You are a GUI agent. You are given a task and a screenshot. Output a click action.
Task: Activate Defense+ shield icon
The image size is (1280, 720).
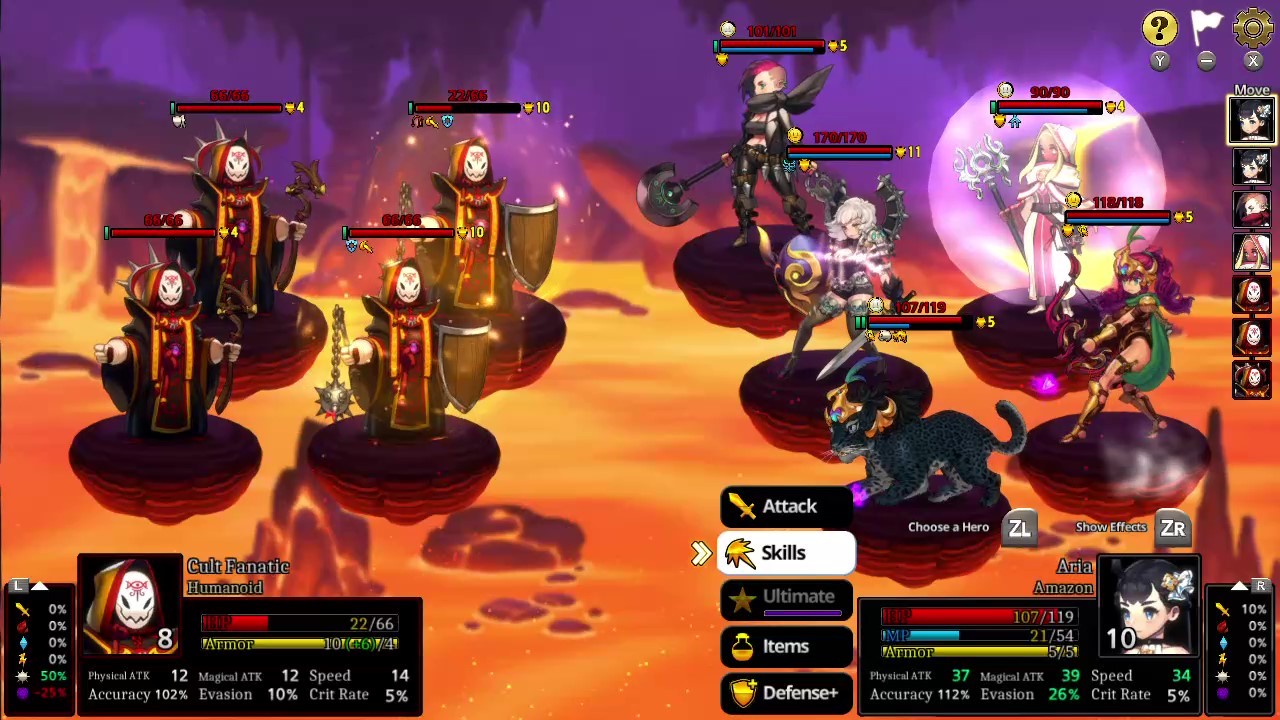(x=743, y=692)
